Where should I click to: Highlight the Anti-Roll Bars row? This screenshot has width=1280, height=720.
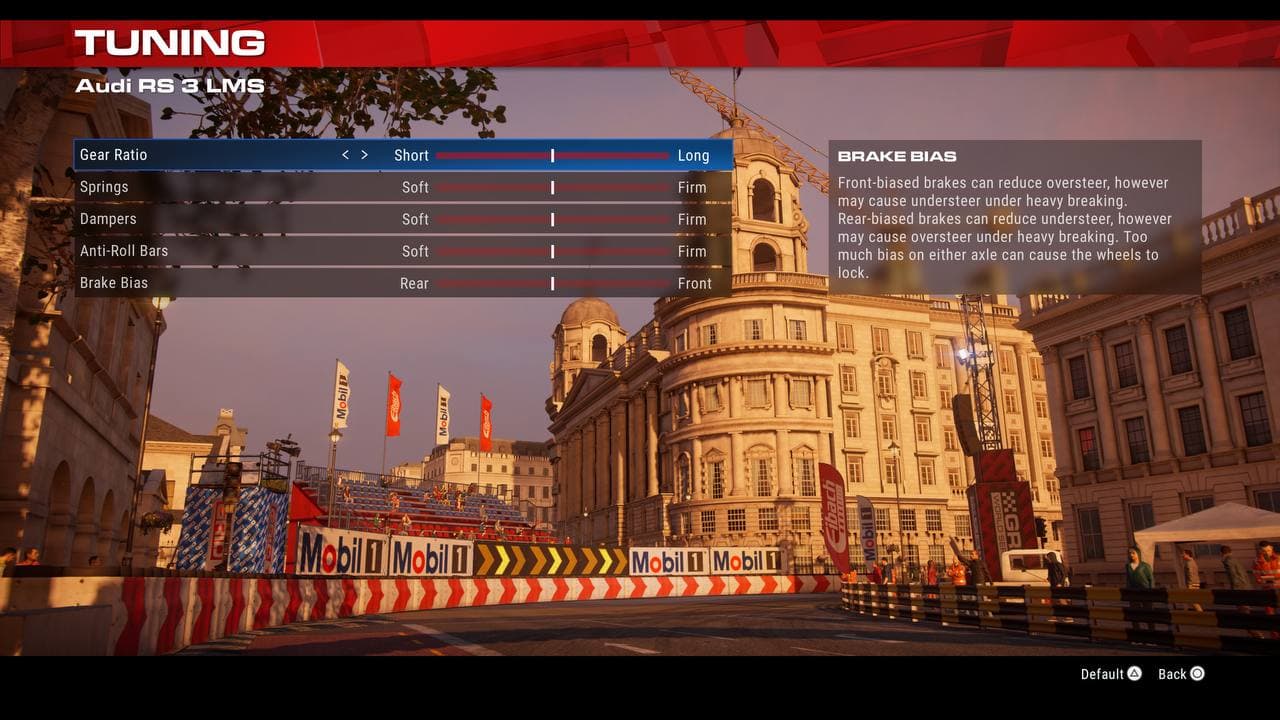tap(124, 251)
